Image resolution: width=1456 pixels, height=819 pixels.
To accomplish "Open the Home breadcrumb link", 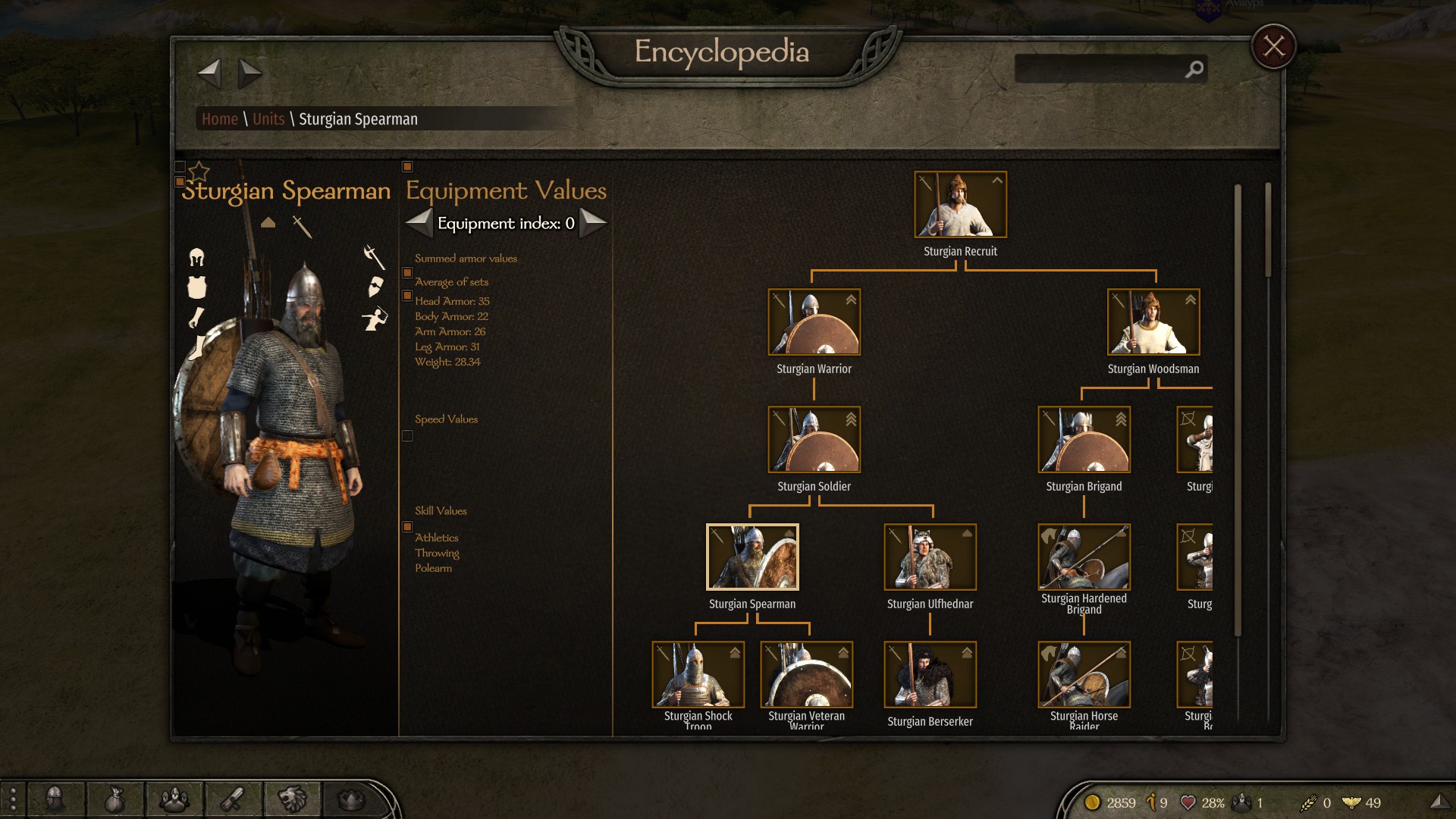I will click(220, 119).
